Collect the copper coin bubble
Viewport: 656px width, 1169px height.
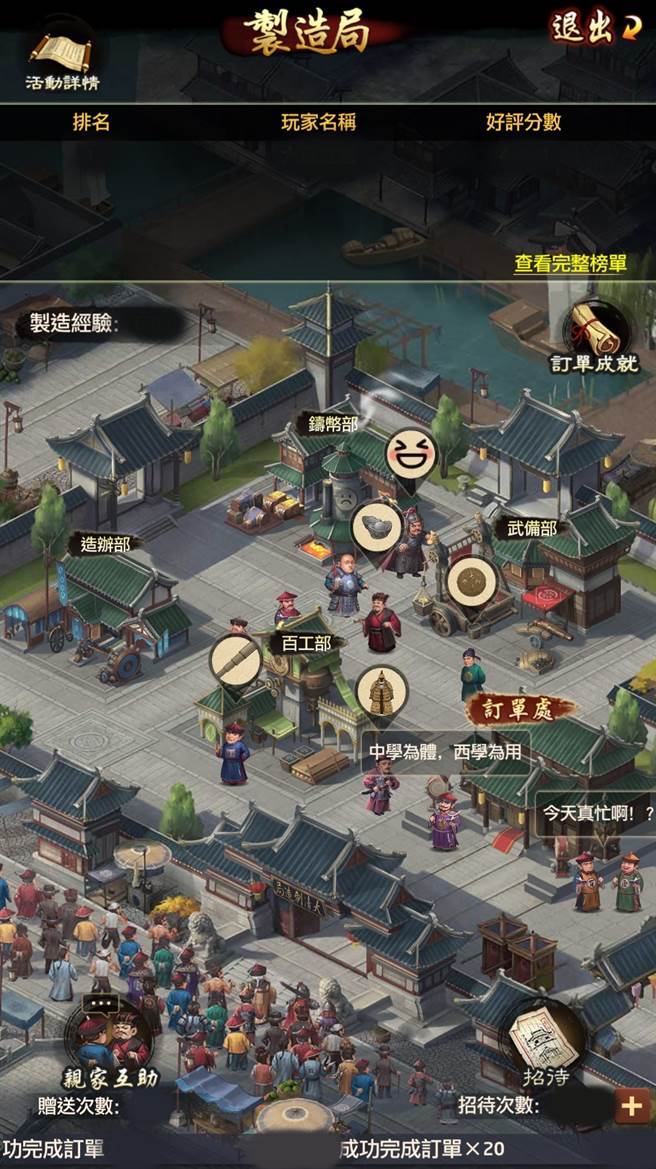pos(471,582)
